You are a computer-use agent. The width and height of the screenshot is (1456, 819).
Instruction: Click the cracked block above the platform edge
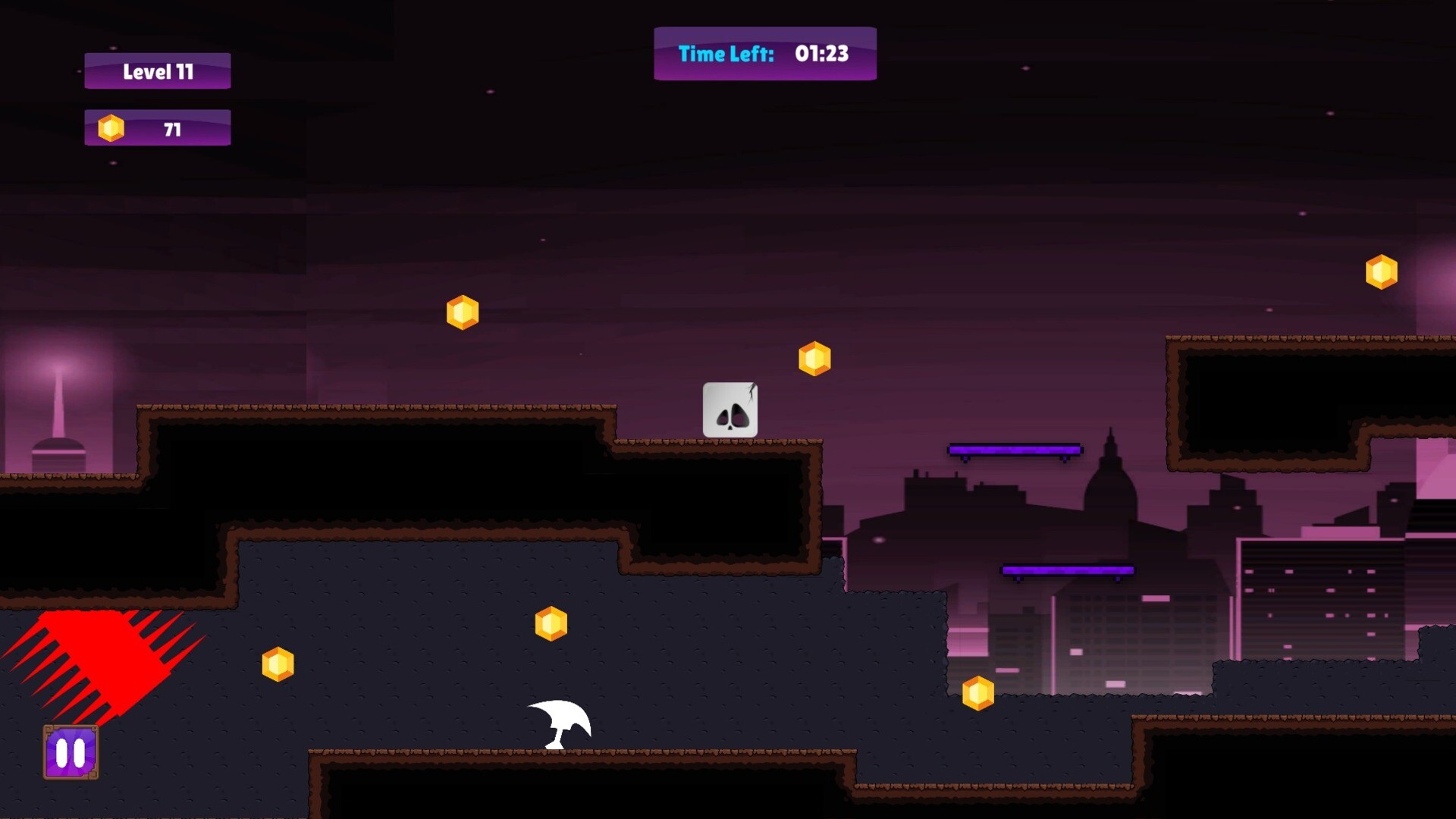tap(730, 410)
